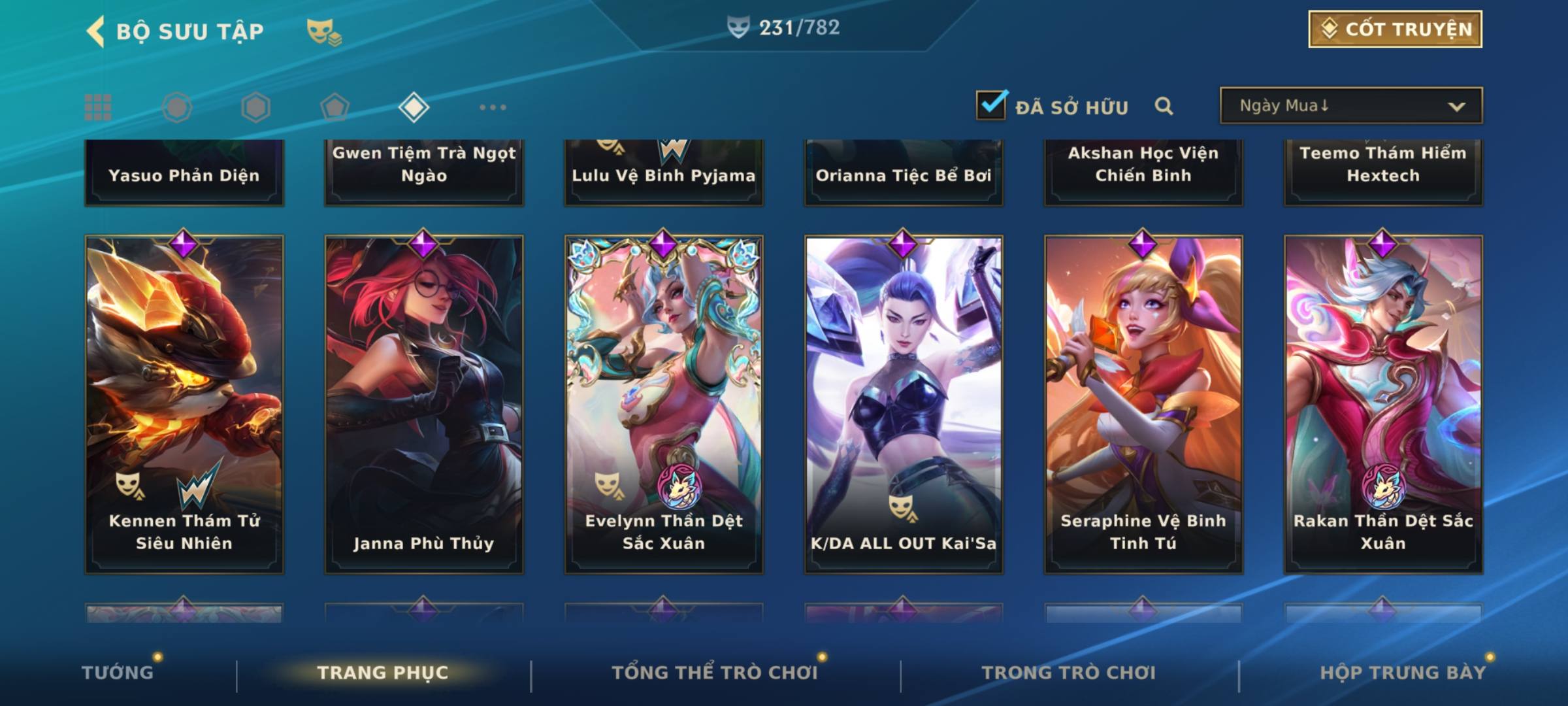Open the Ngày Mua sort dropdown
1568x706 pixels.
1350,106
